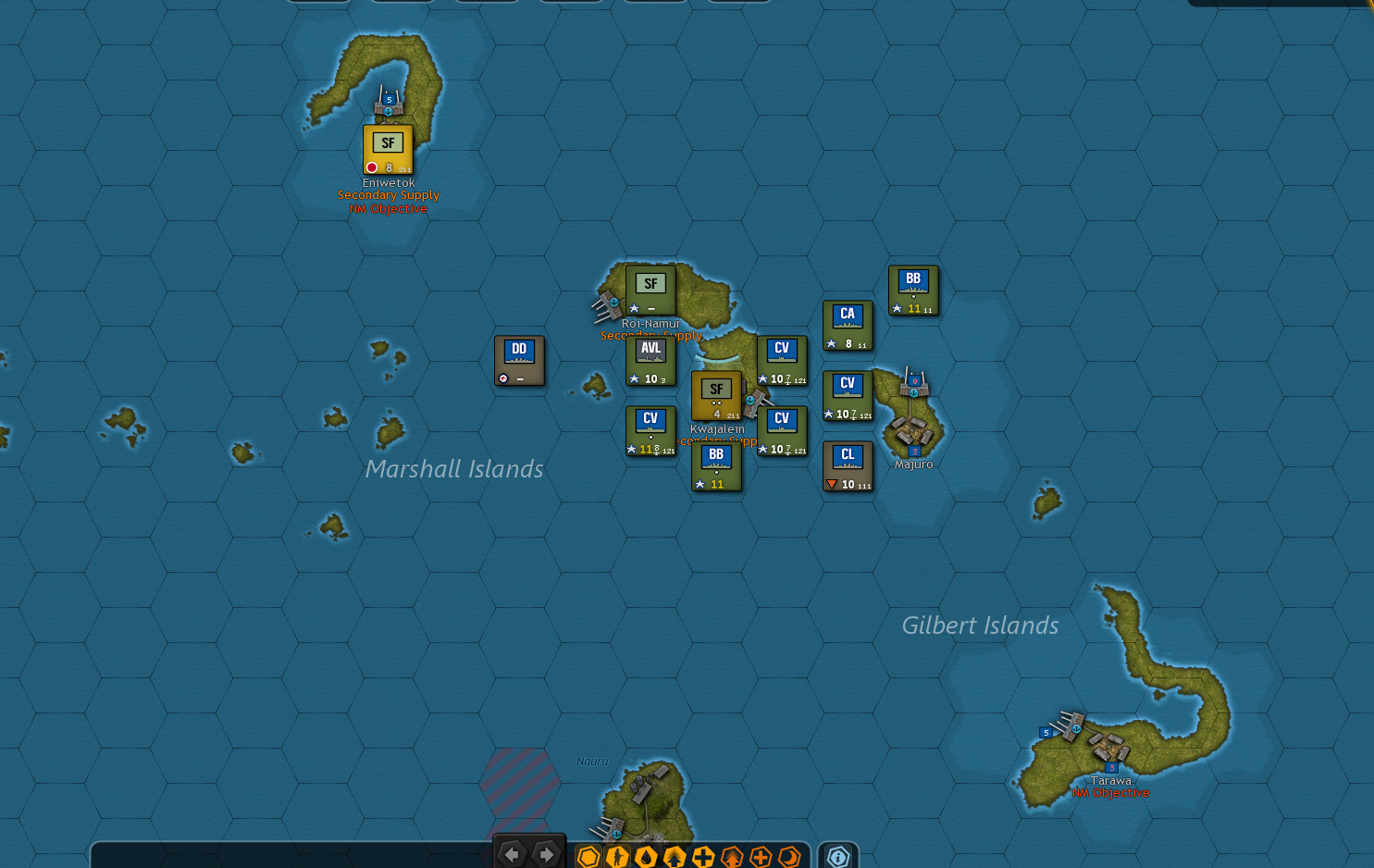Select the soldier unit filter icon

(x=617, y=856)
